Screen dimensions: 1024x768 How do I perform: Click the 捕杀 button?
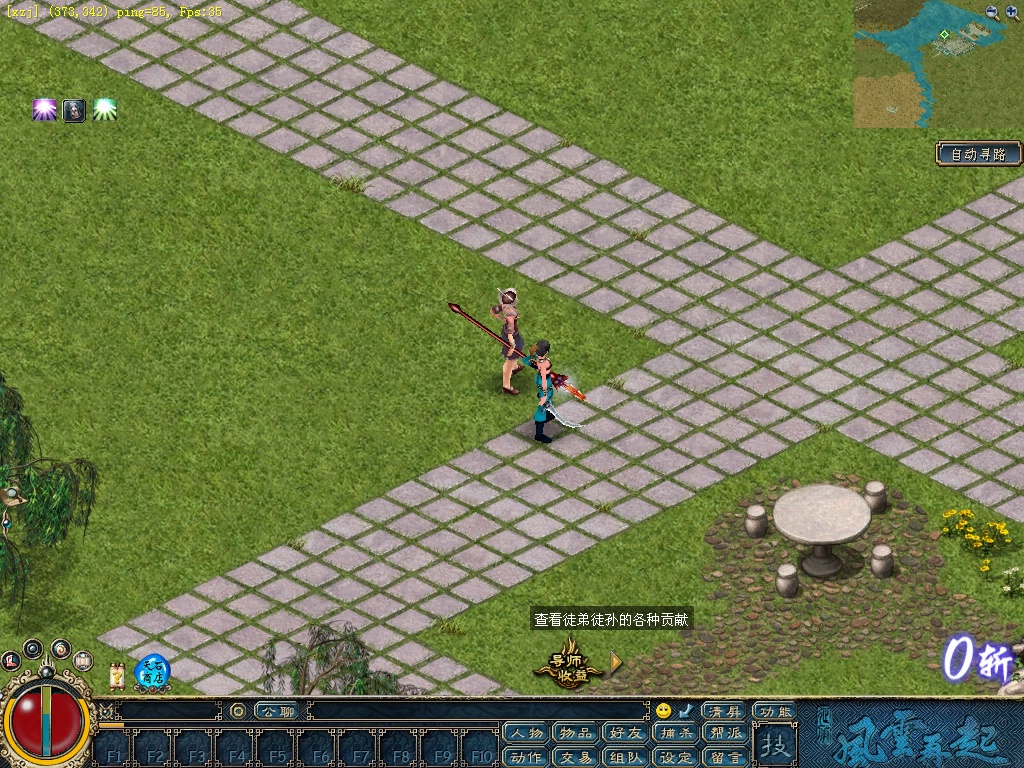675,734
